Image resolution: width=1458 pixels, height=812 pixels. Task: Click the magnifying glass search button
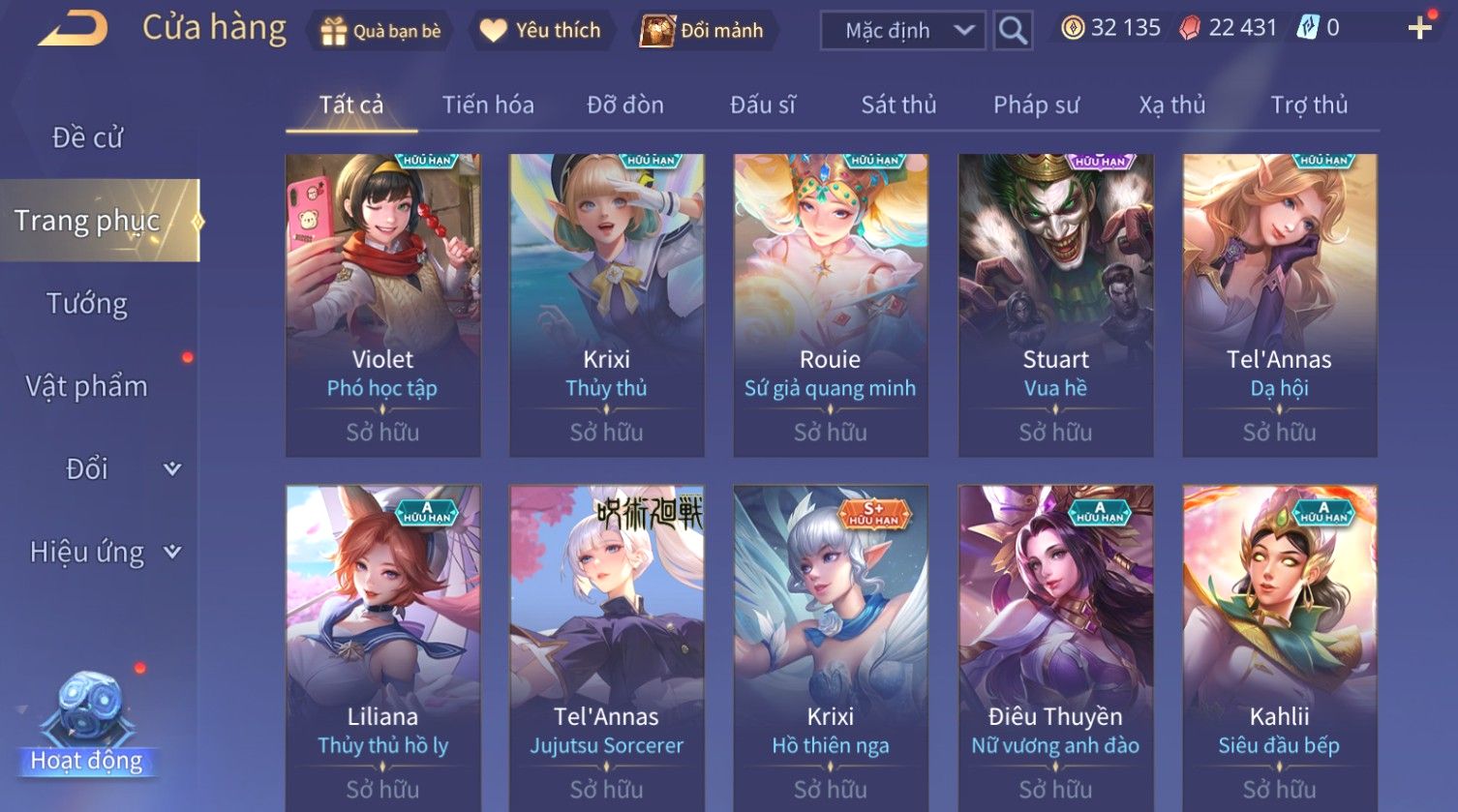tap(1013, 31)
